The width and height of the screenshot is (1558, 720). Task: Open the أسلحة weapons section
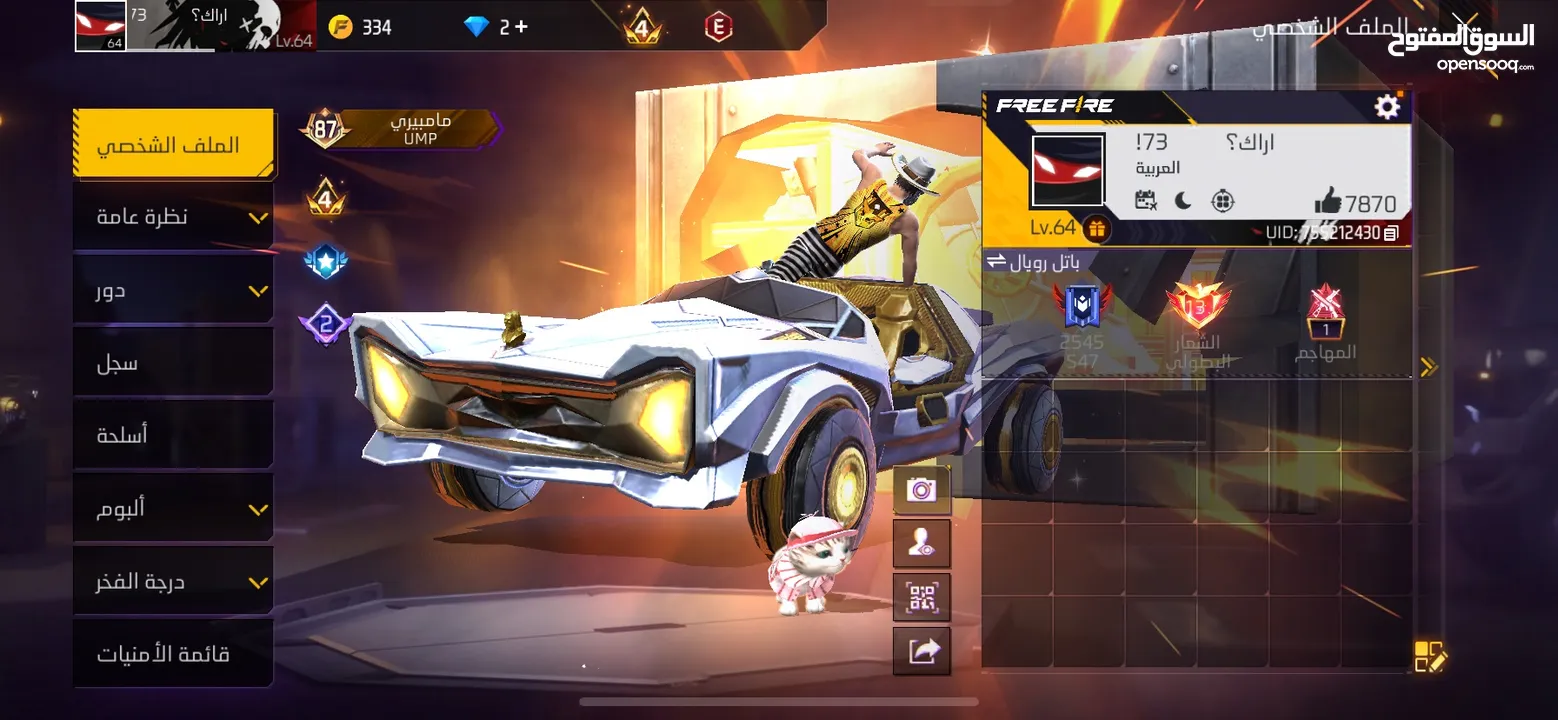tap(173, 436)
